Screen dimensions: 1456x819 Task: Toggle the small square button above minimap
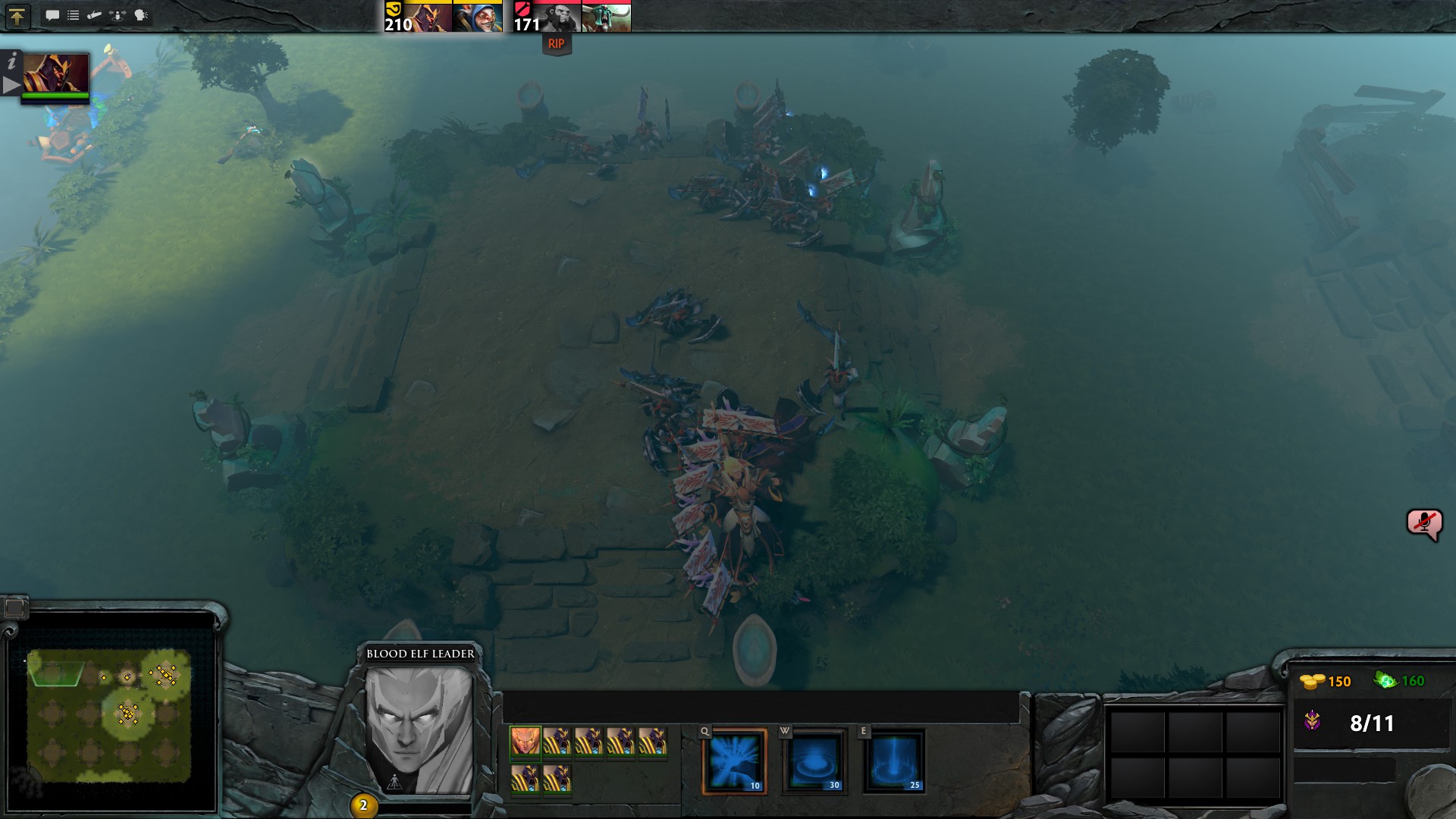[x=14, y=607]
